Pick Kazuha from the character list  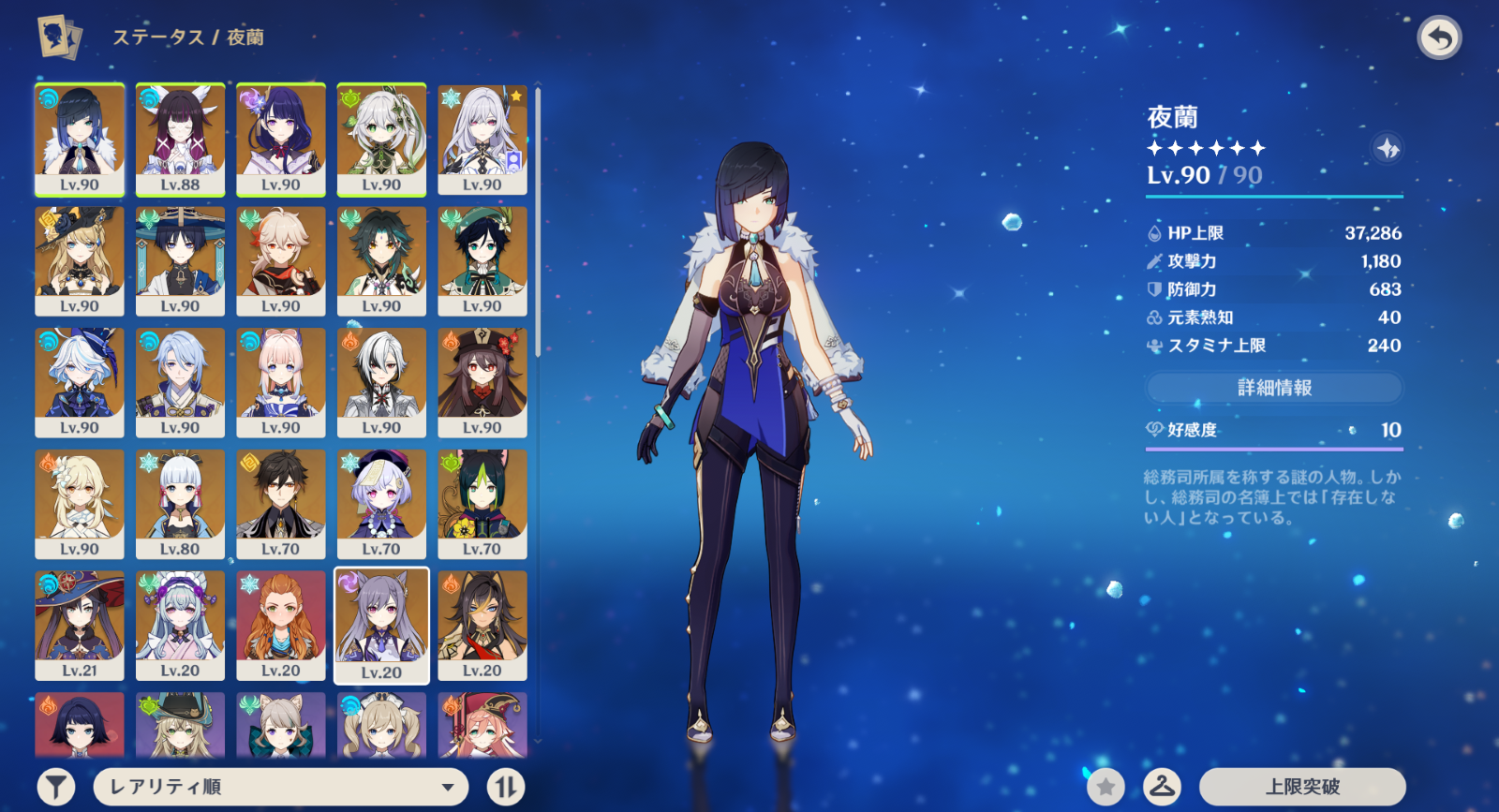pos(281,260)
